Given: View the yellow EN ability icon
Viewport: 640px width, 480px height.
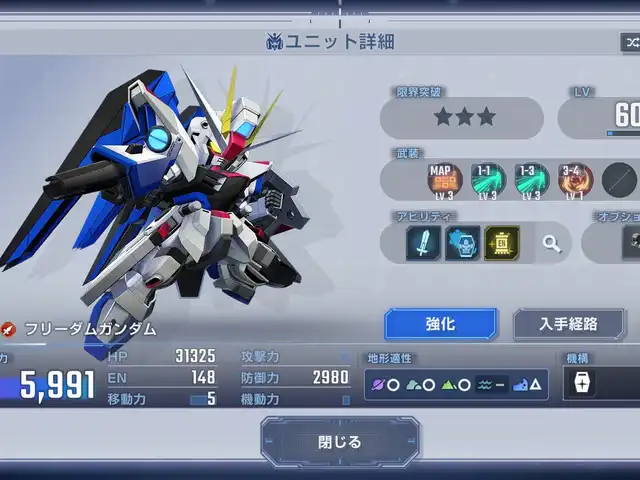Looking at the screenshot, I should 501,243.
